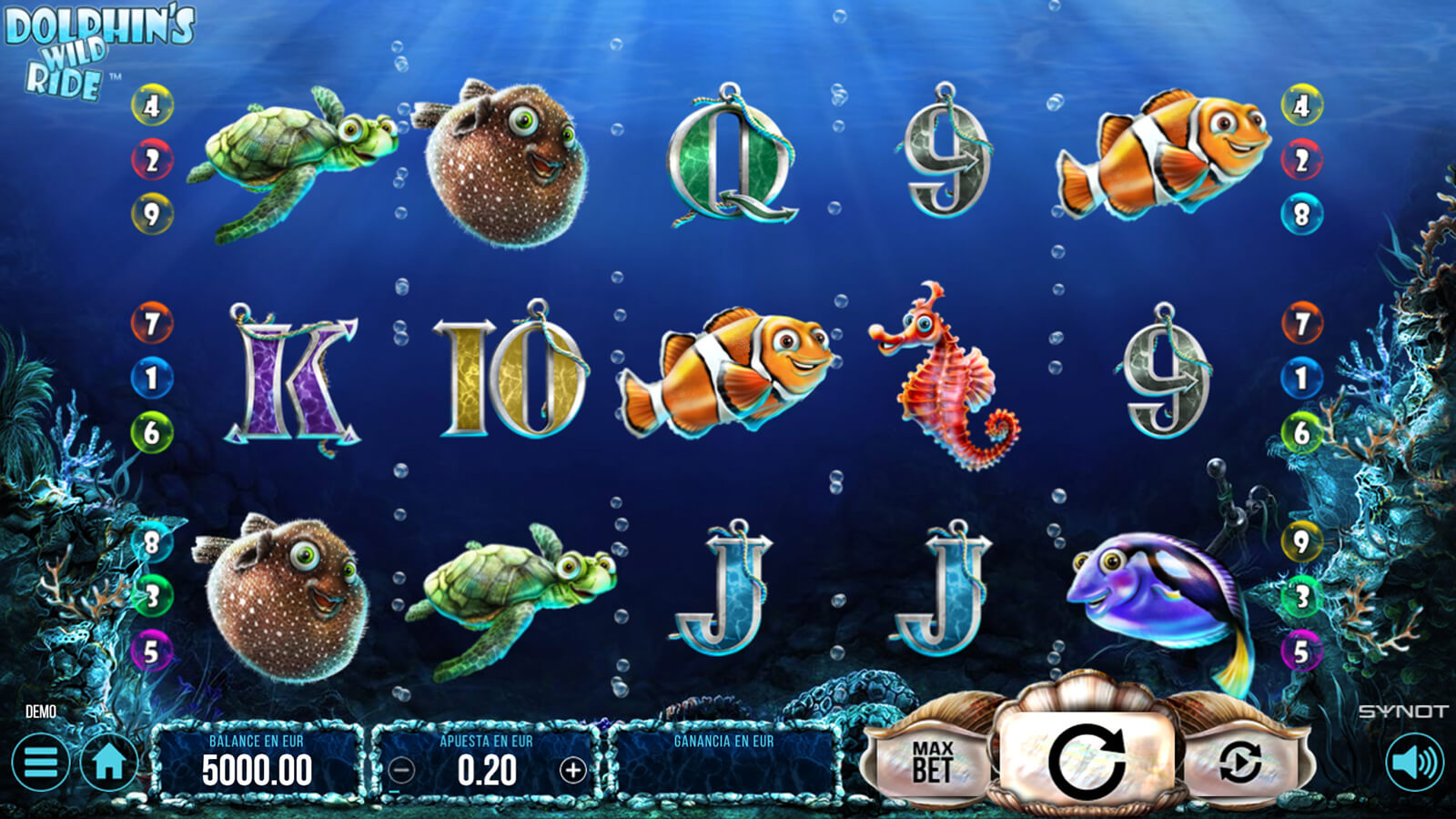Increase the bet with plus button
This screenshot has height=819, width=1456.
coord(572,771)
